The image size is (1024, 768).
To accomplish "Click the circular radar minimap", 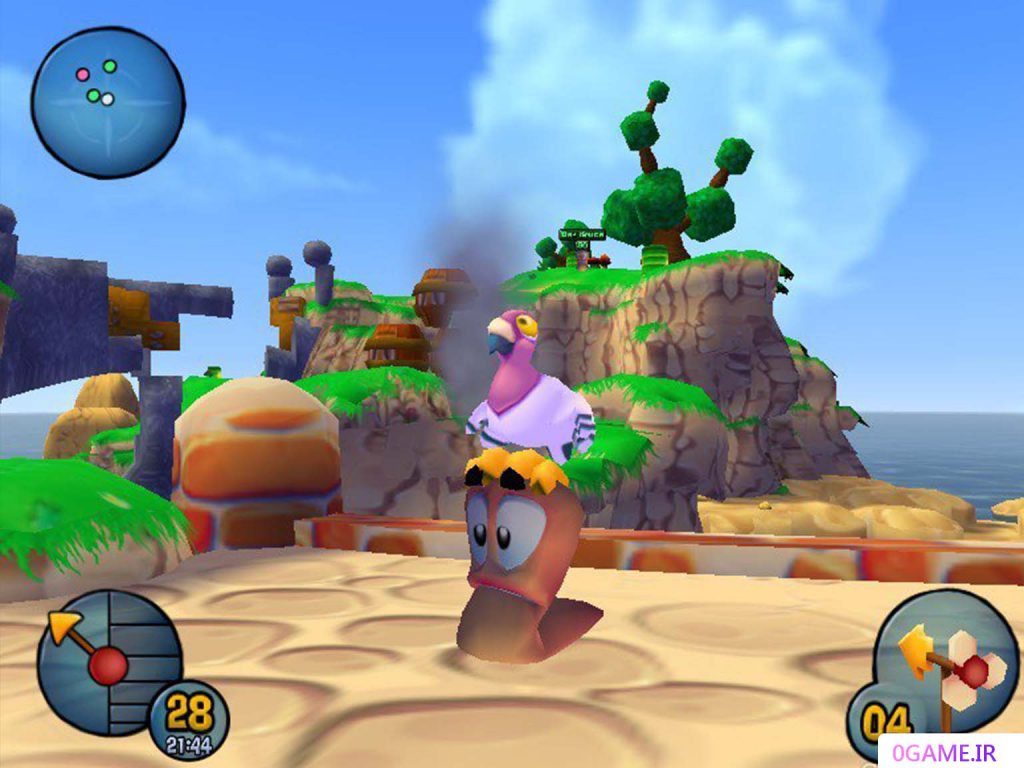I will (107, 103).
